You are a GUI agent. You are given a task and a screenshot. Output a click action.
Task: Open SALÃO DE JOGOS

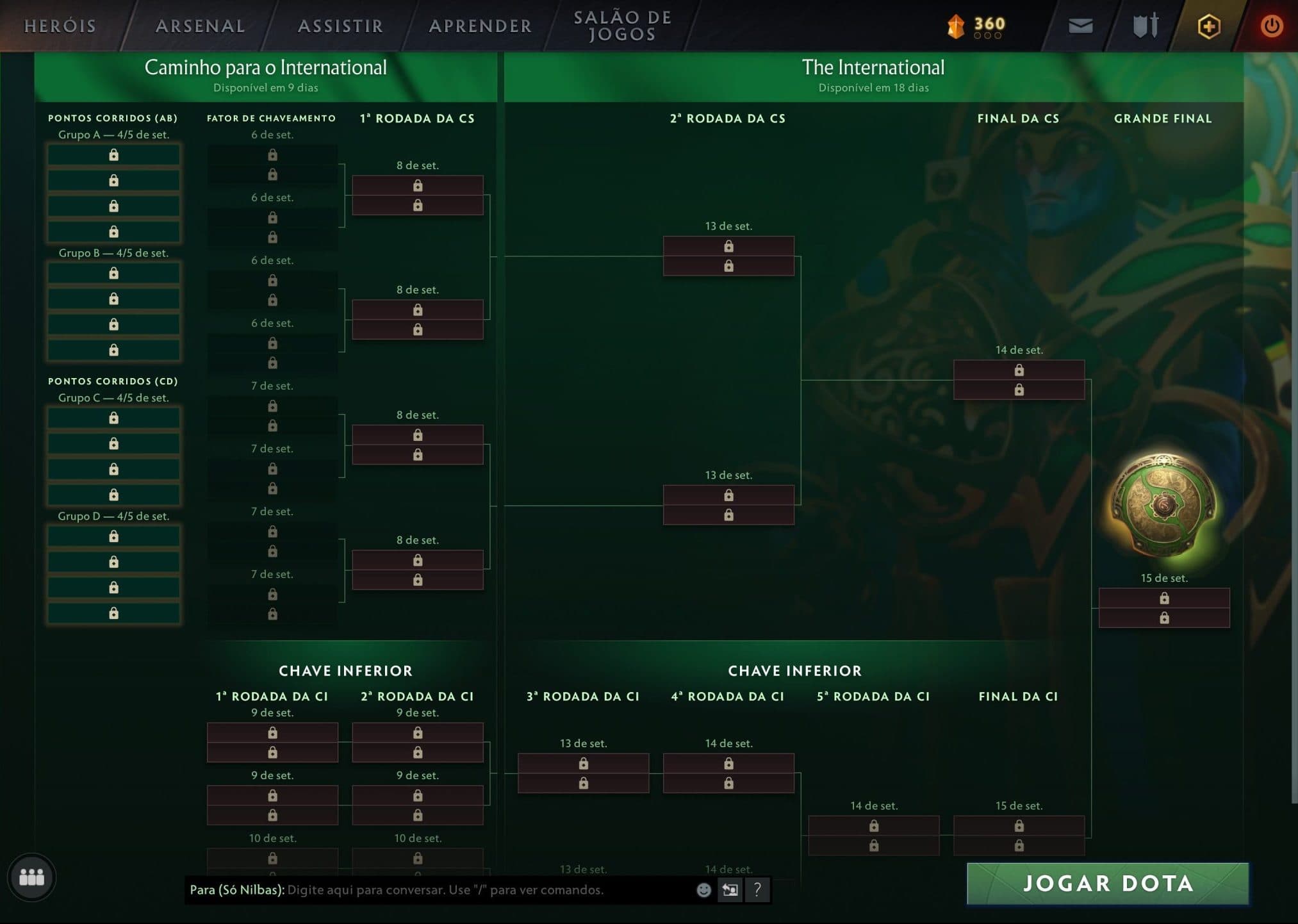click(x=623, y=24)
